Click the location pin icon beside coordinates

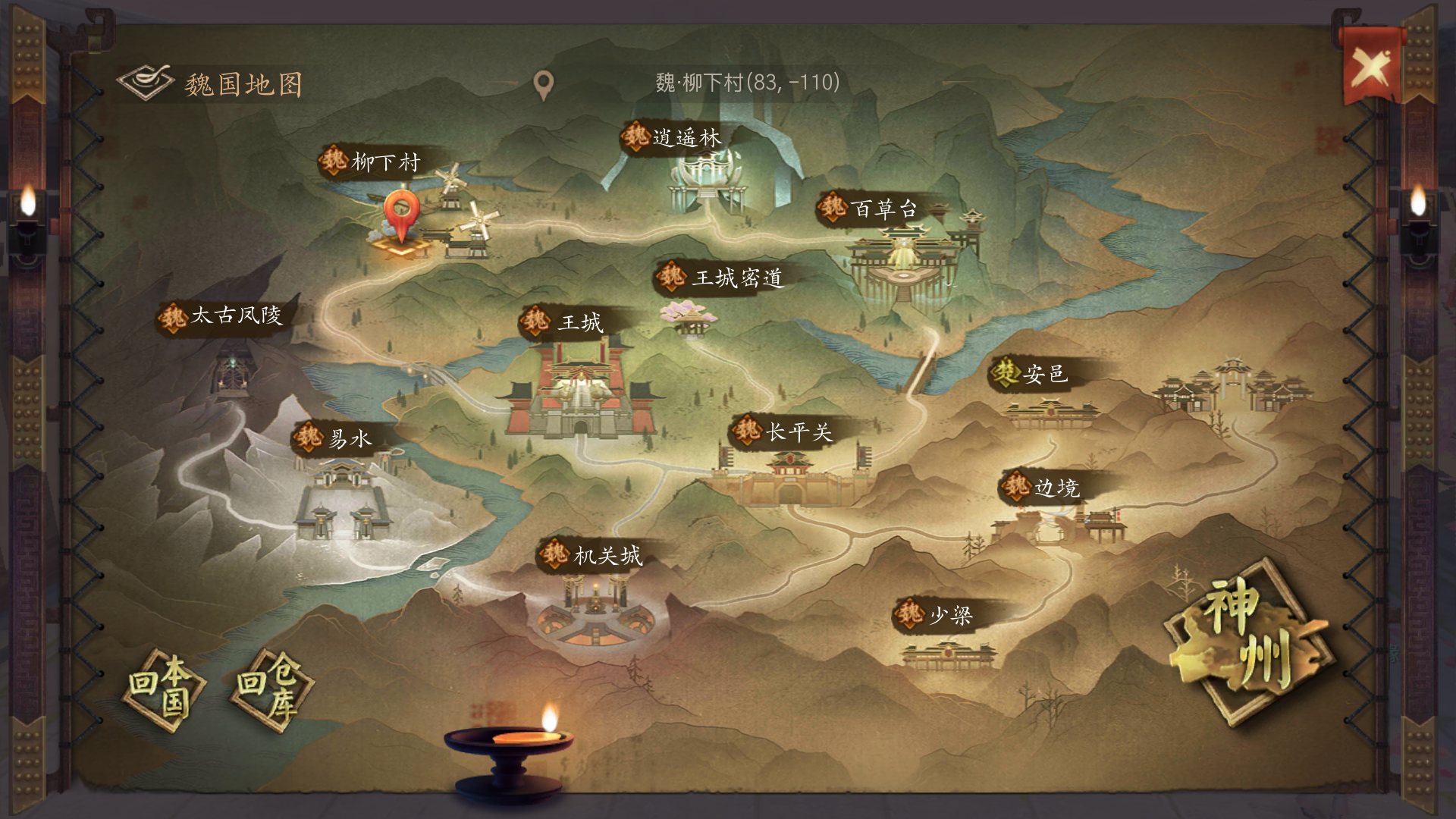(x=543, y=85)
